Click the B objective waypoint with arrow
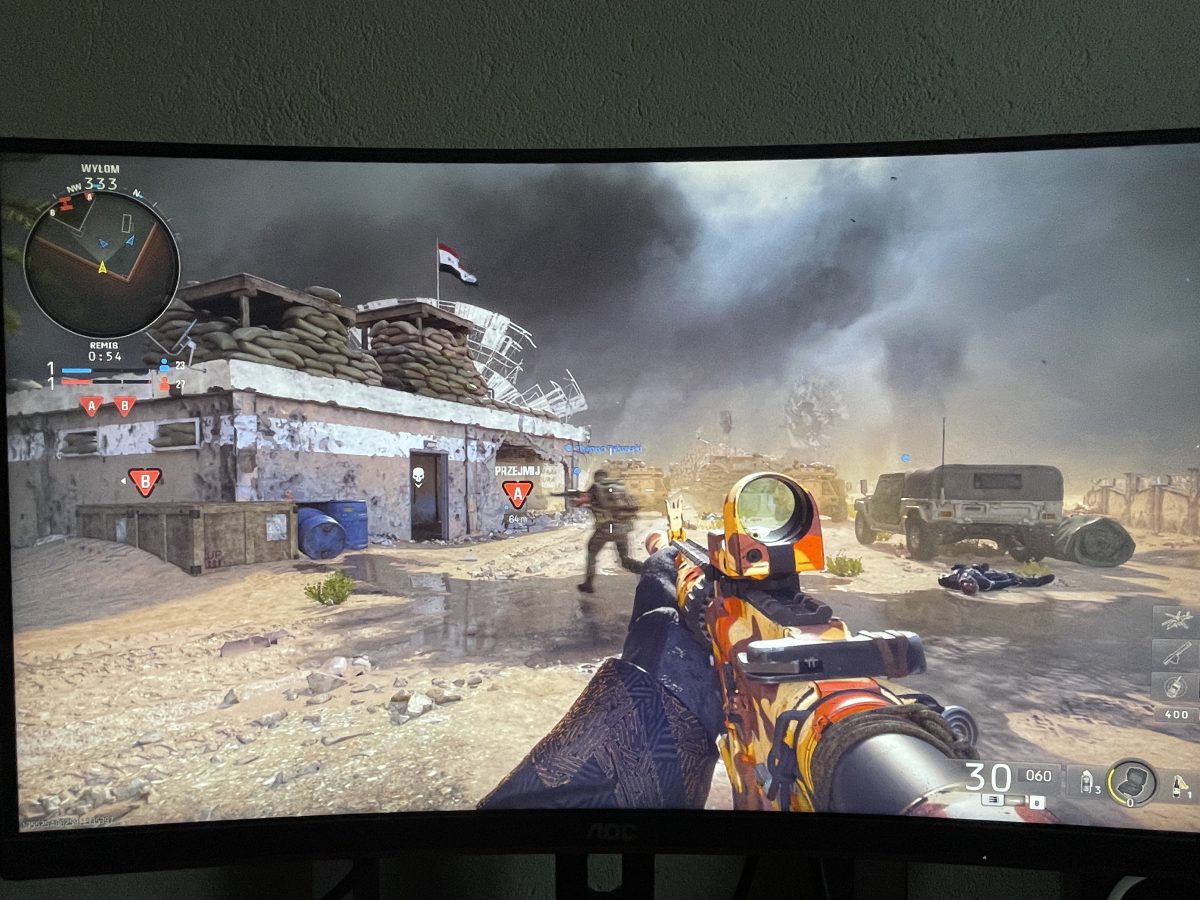Screen dimensions: 1200x900 (145, 482)
